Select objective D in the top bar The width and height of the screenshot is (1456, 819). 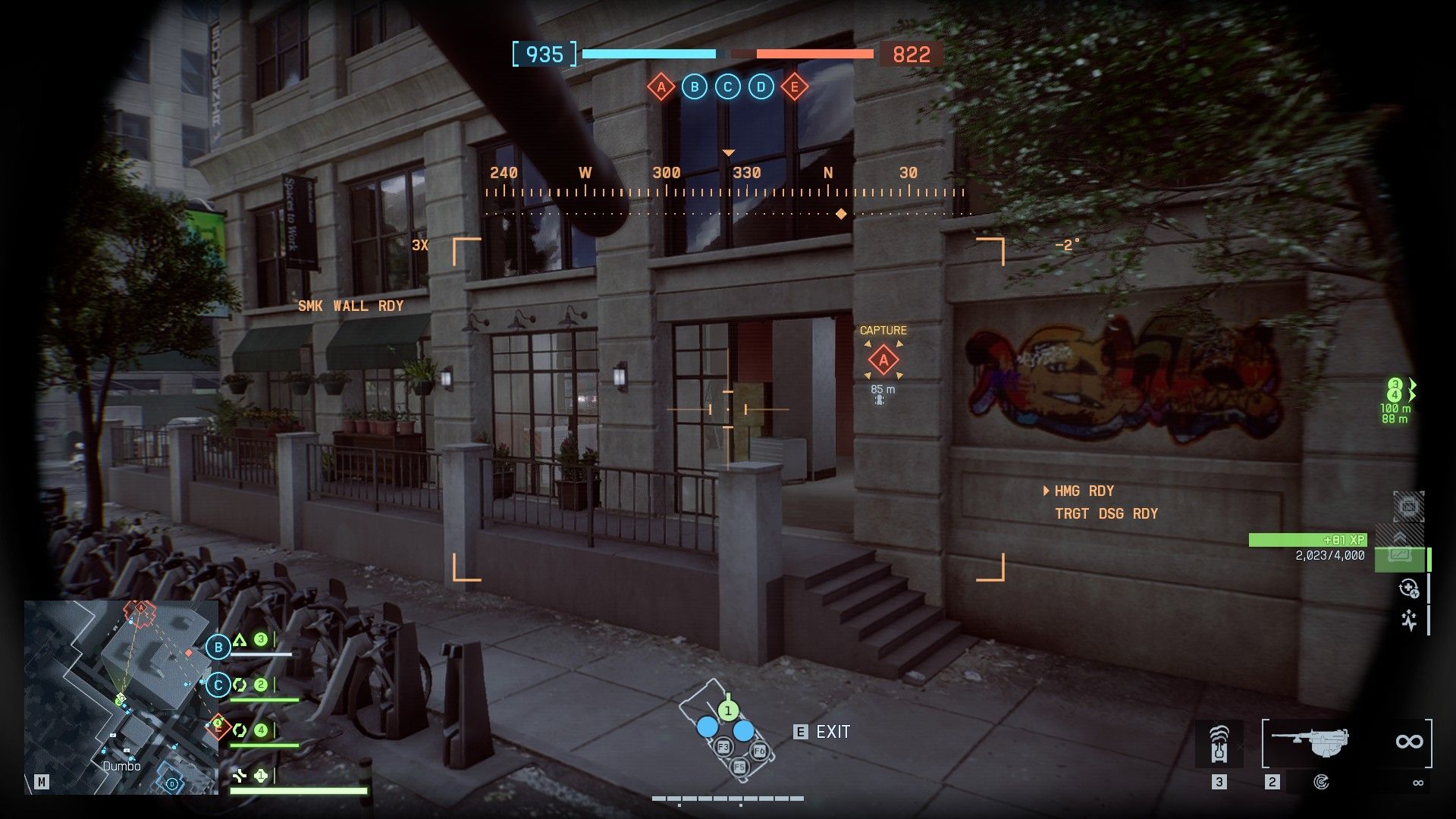pyautogui.click(x=761, y=87)
